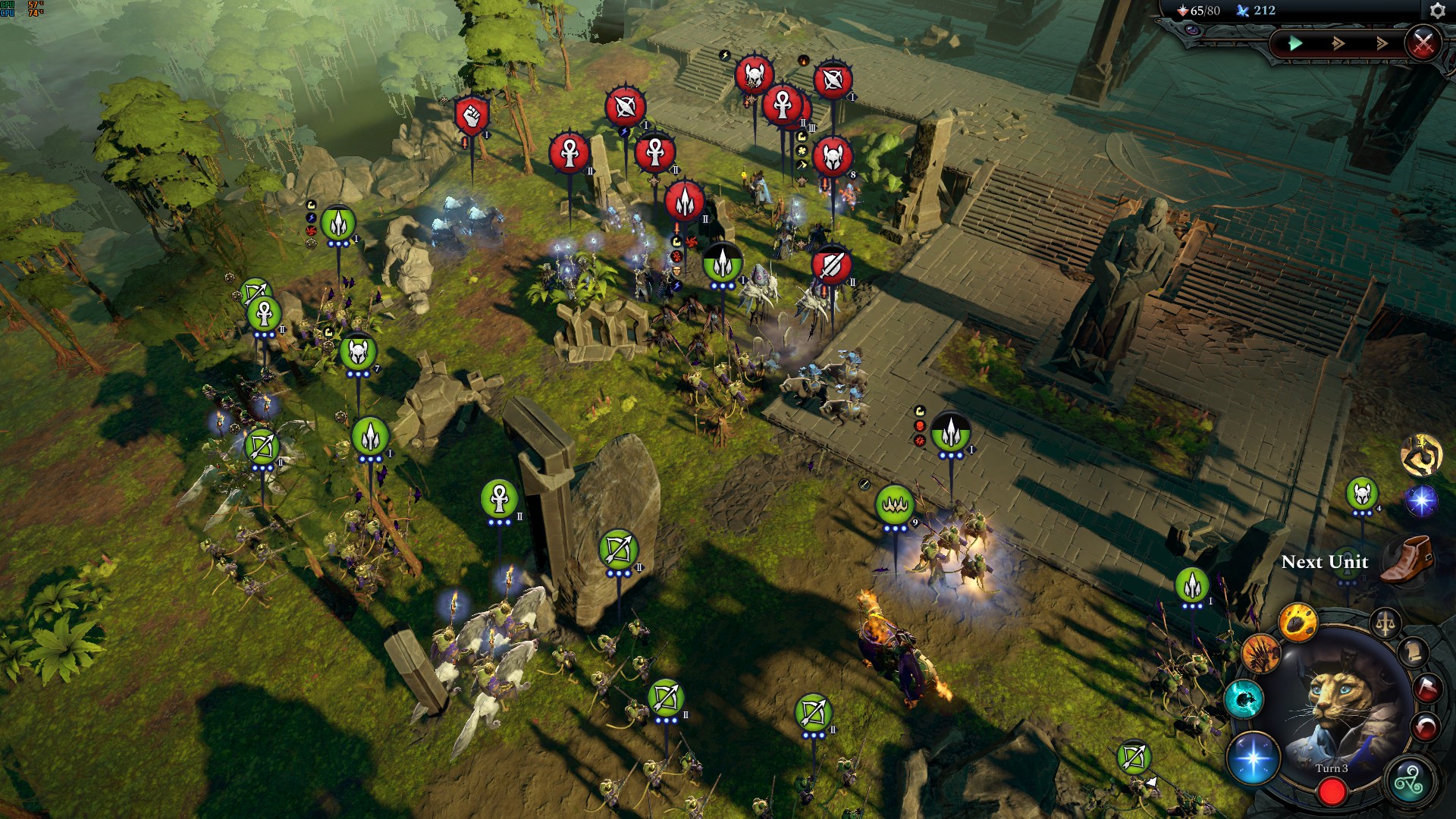This screenshot has width=1456, height=819.
Task: Target the red fist shield enemy marker
Action: point(472,116)
